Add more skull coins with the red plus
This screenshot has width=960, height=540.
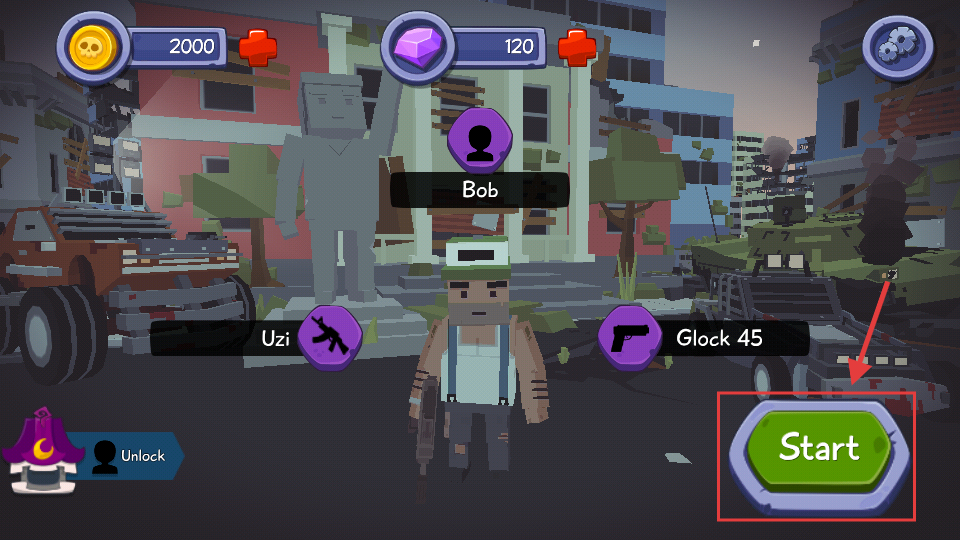[258, 46]
